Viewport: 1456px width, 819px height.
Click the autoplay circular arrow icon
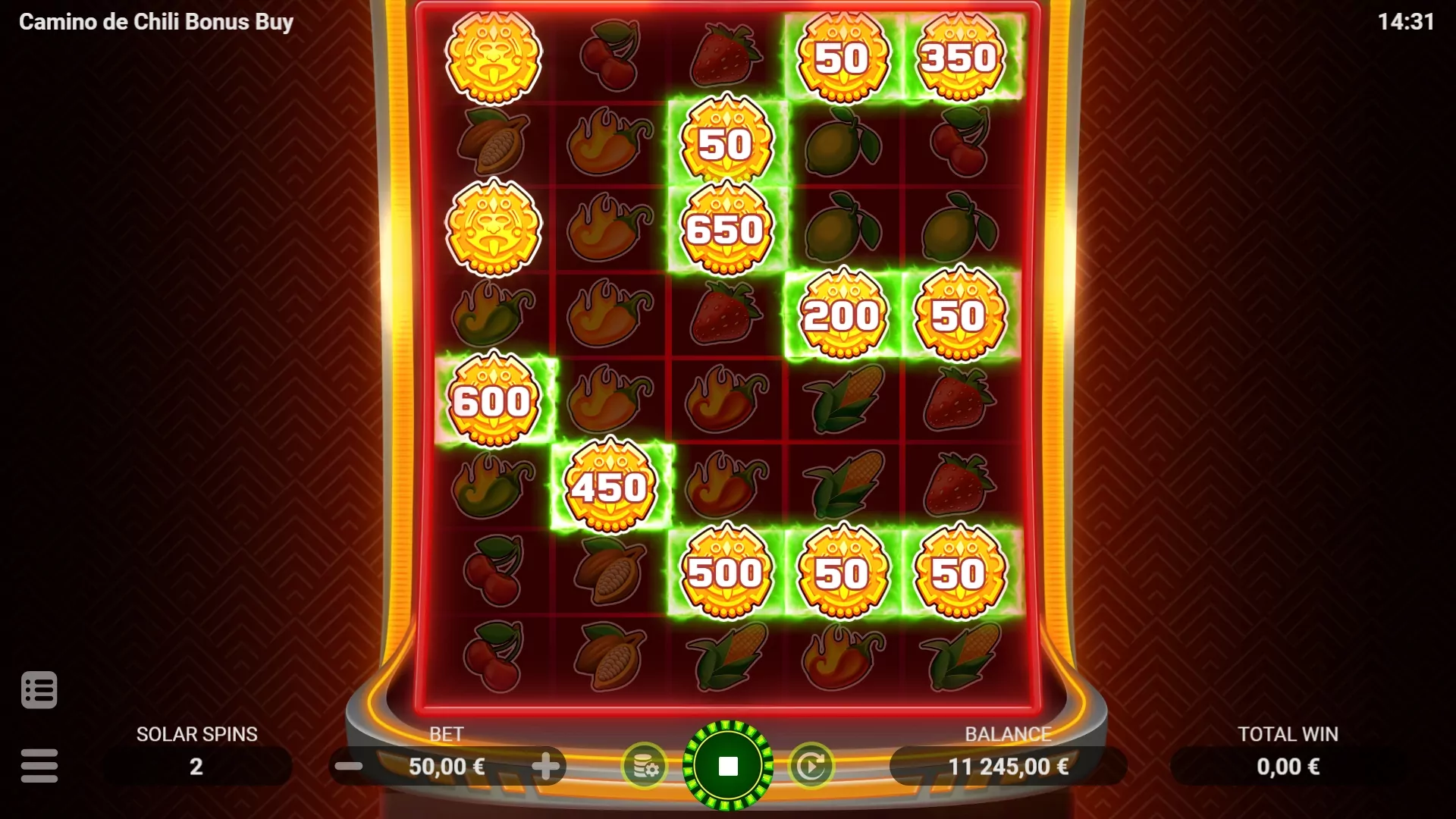click(x=810, y=766)
